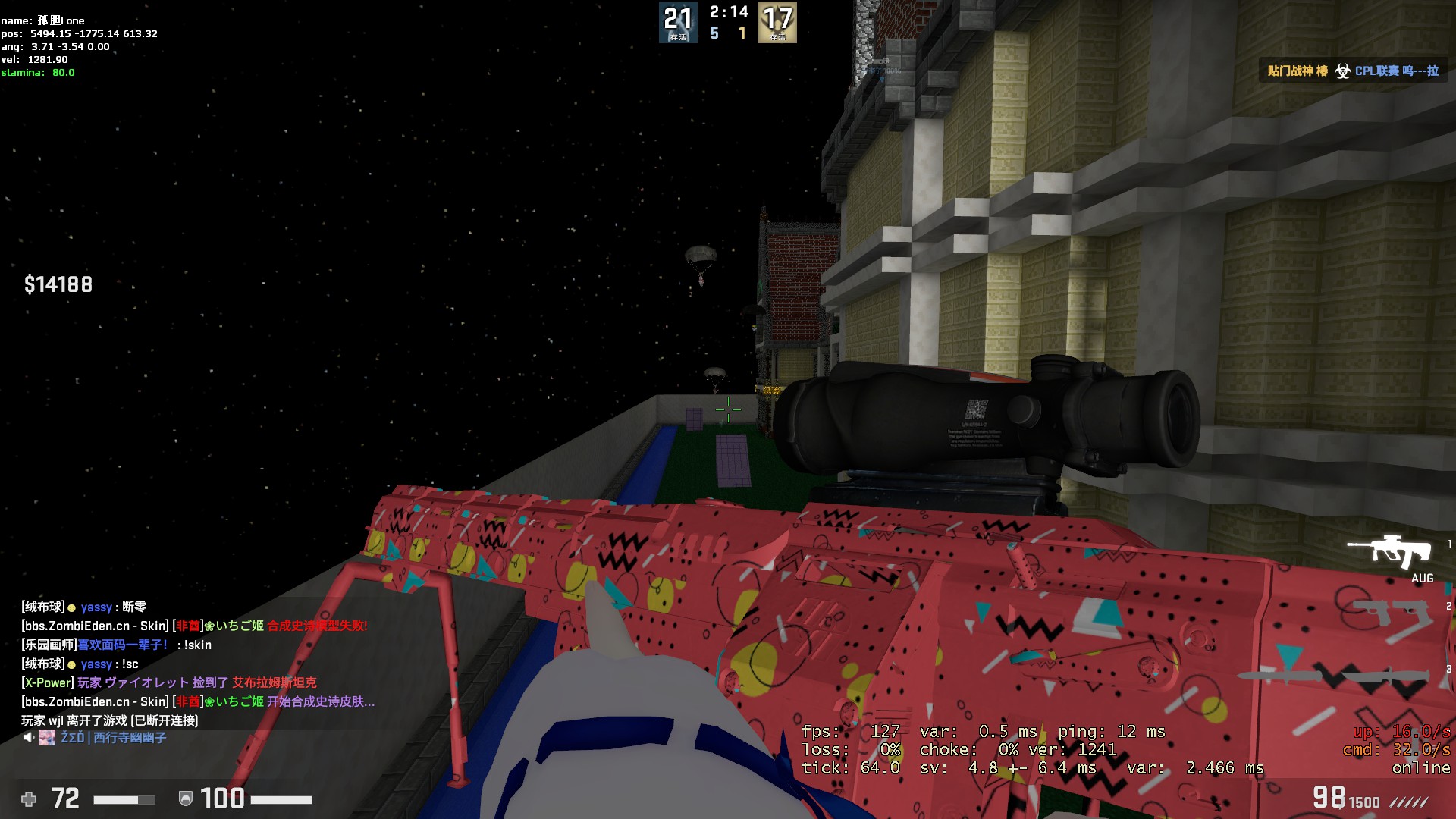Mute the speaking player 西行寺幽幽子

[28, 738]
